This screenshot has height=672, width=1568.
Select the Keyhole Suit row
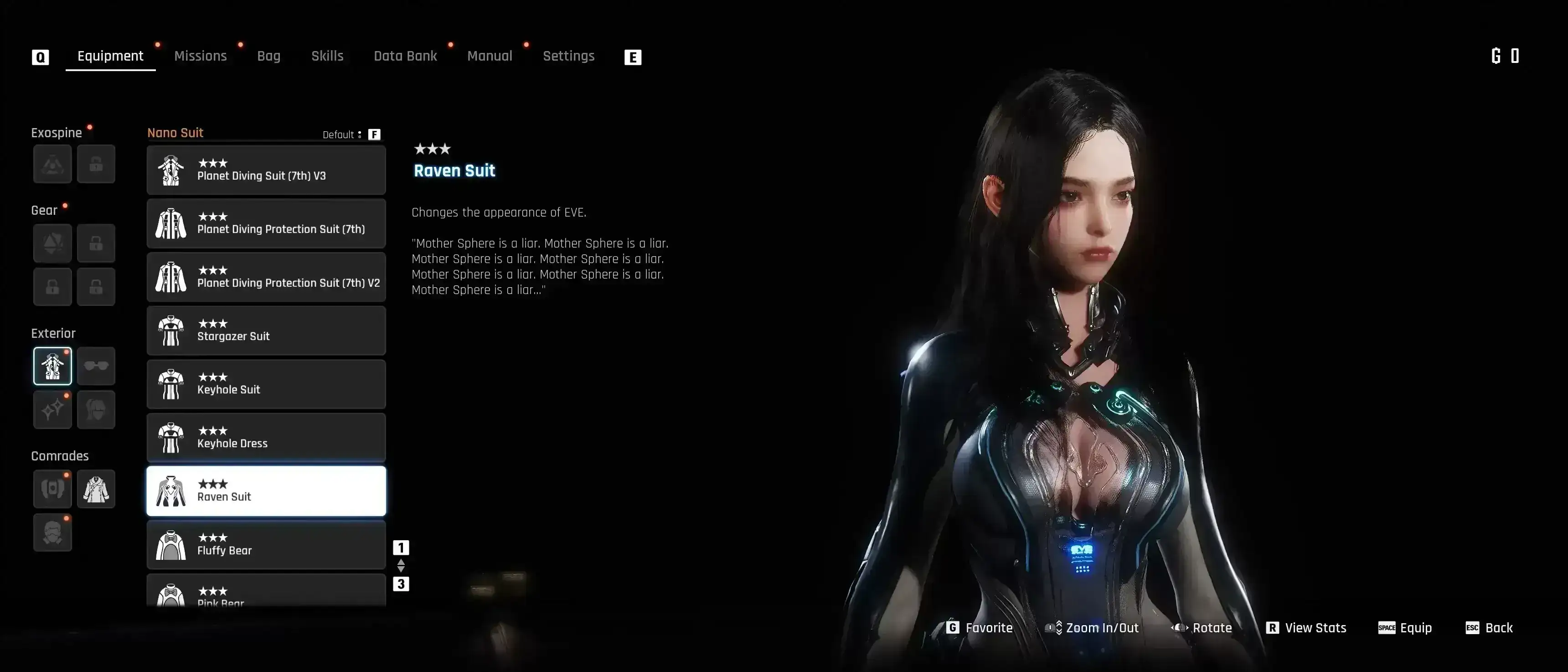click(x=266, y=384)
